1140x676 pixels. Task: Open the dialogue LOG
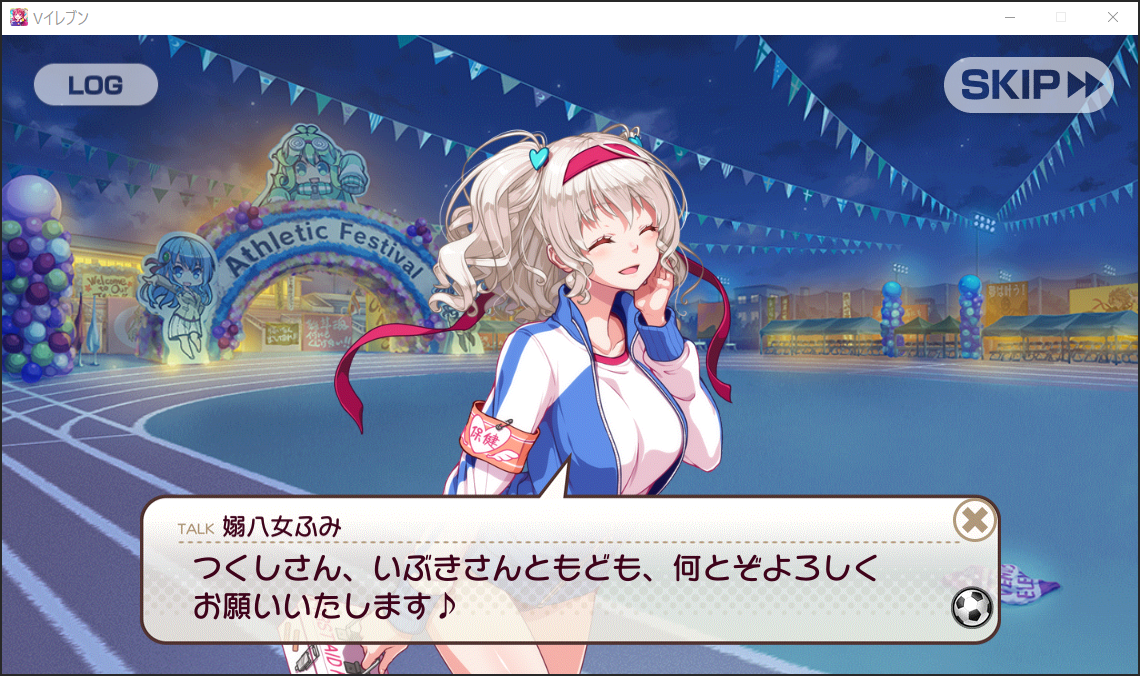[x=96, y=86]
